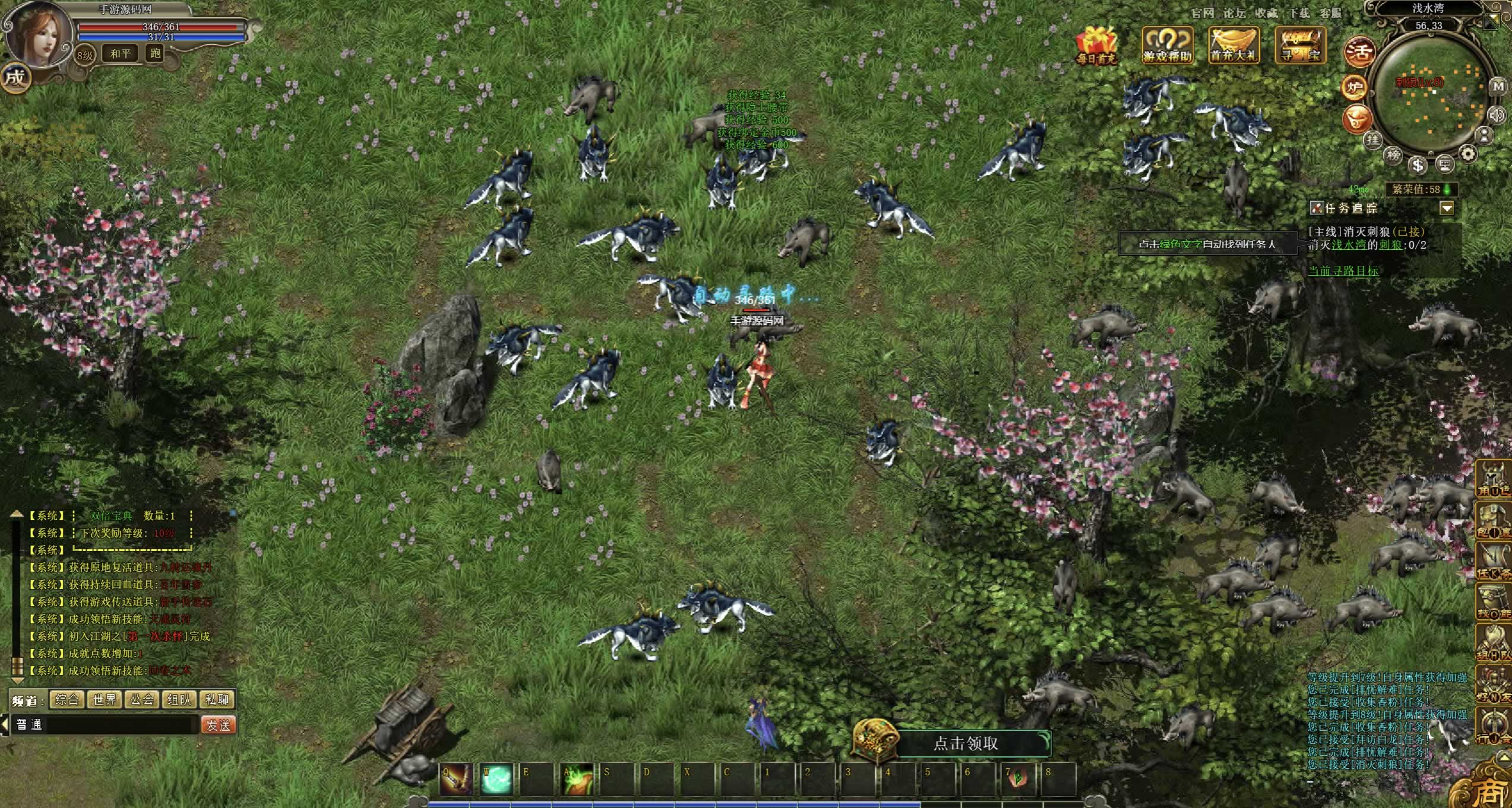
Task: Click the 浅水湾 green quest link
Action: [x=1348, y=245]
